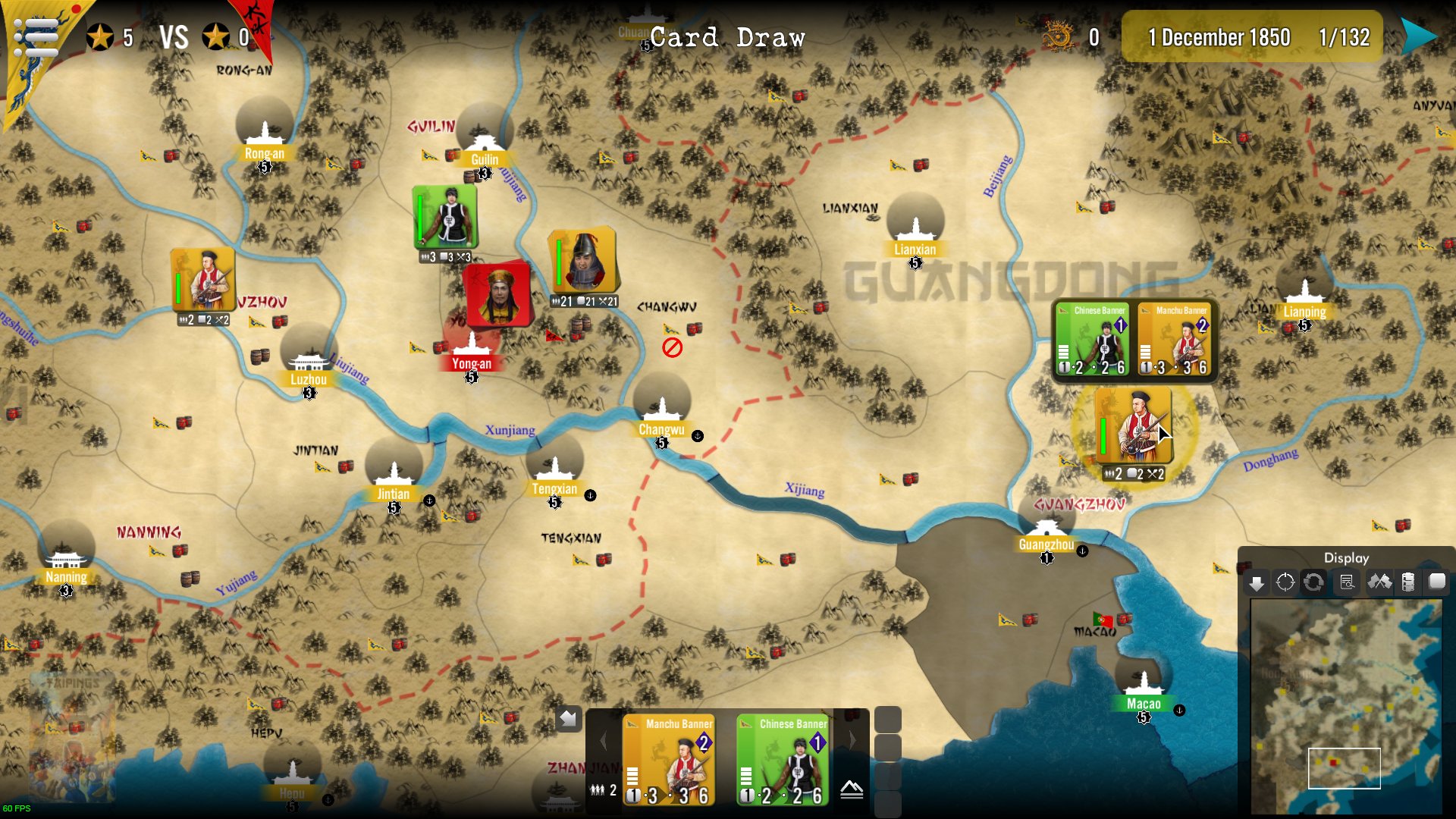Select the 21-strength armored general army
This screenshot has height=819, width=1456.
click(582, 261)
